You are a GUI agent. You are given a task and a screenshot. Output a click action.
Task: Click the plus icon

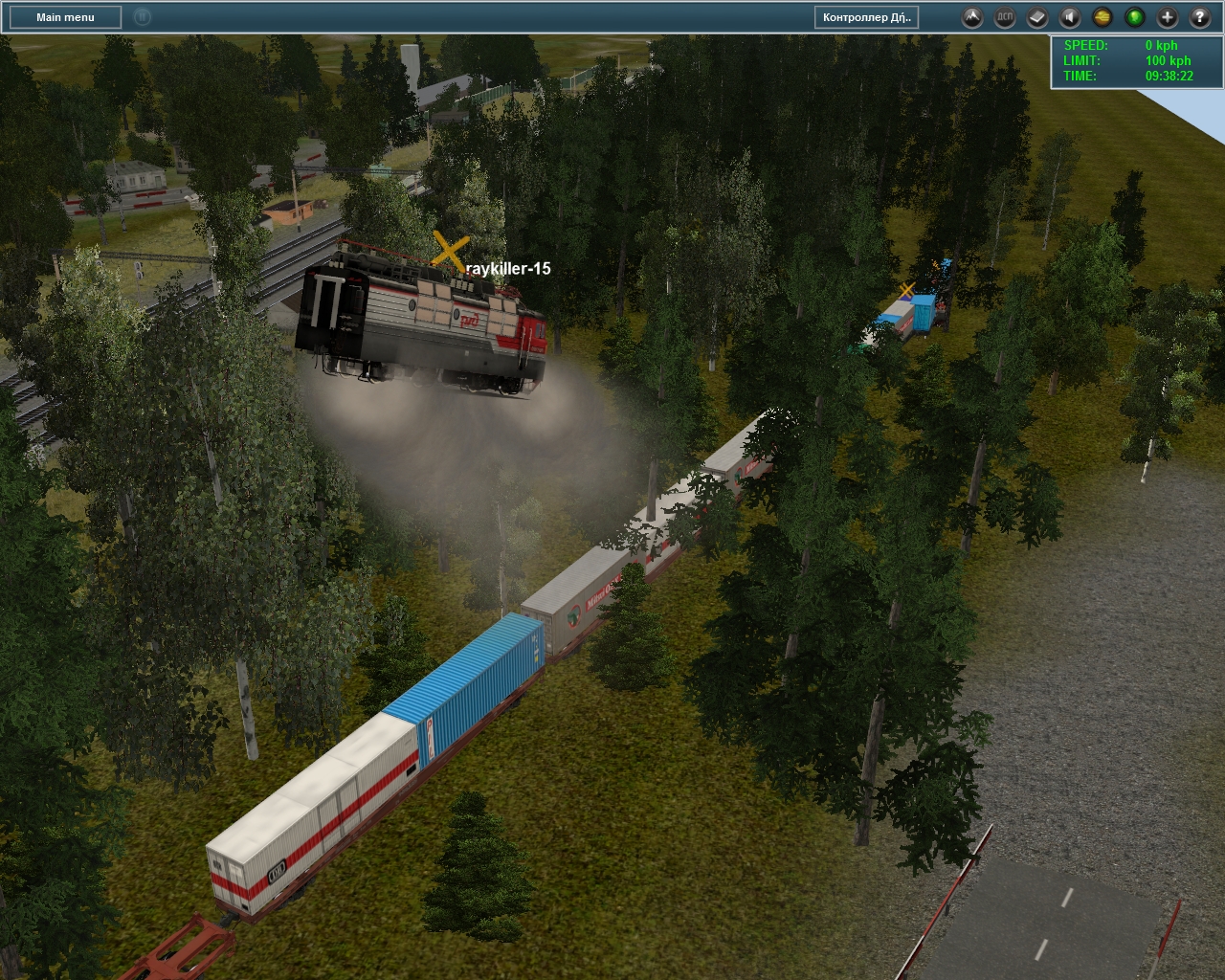pyautogui.click(x=1168, y=17)
